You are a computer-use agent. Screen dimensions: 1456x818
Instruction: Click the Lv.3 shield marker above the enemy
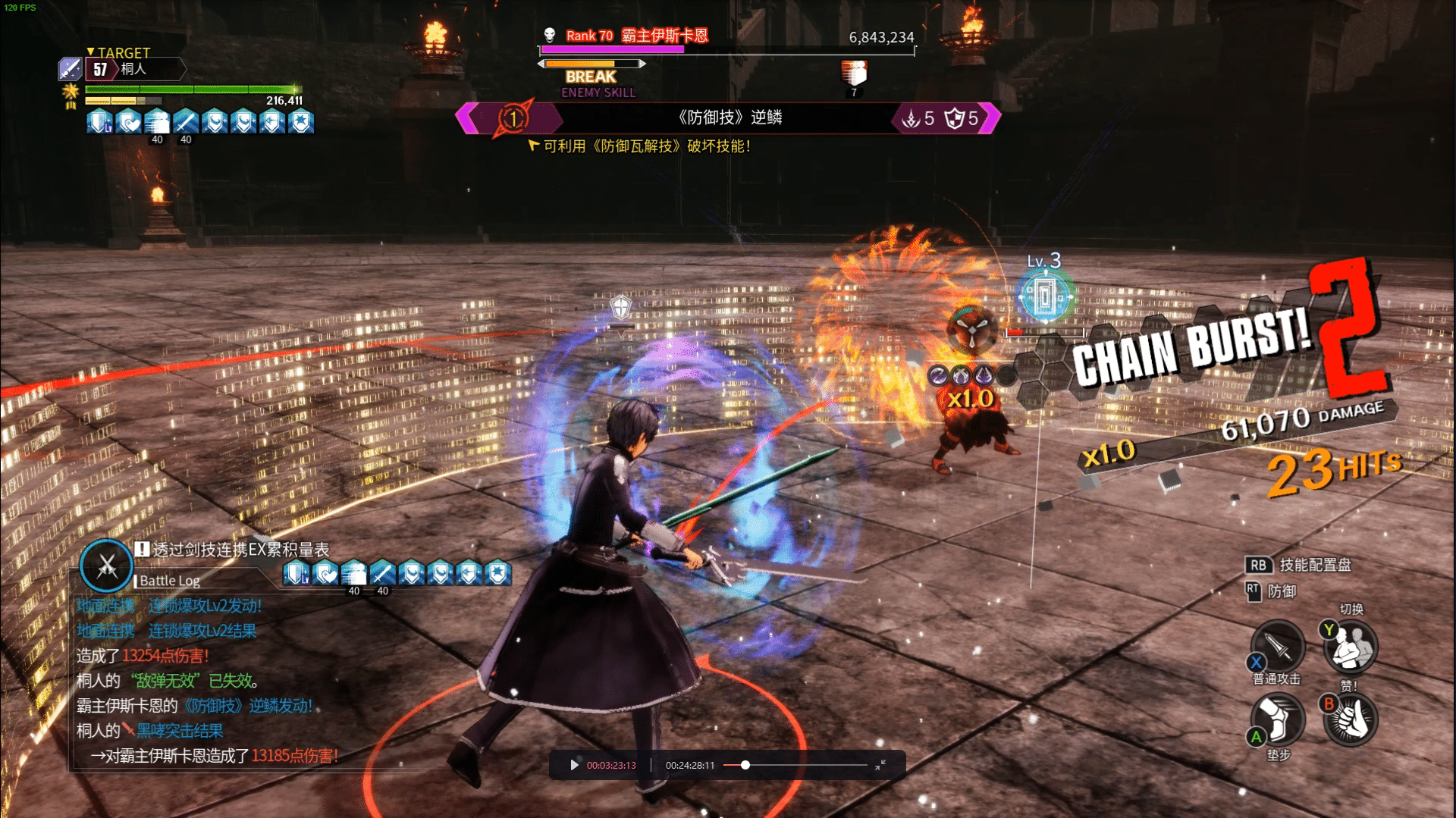tap(1045, 296)
